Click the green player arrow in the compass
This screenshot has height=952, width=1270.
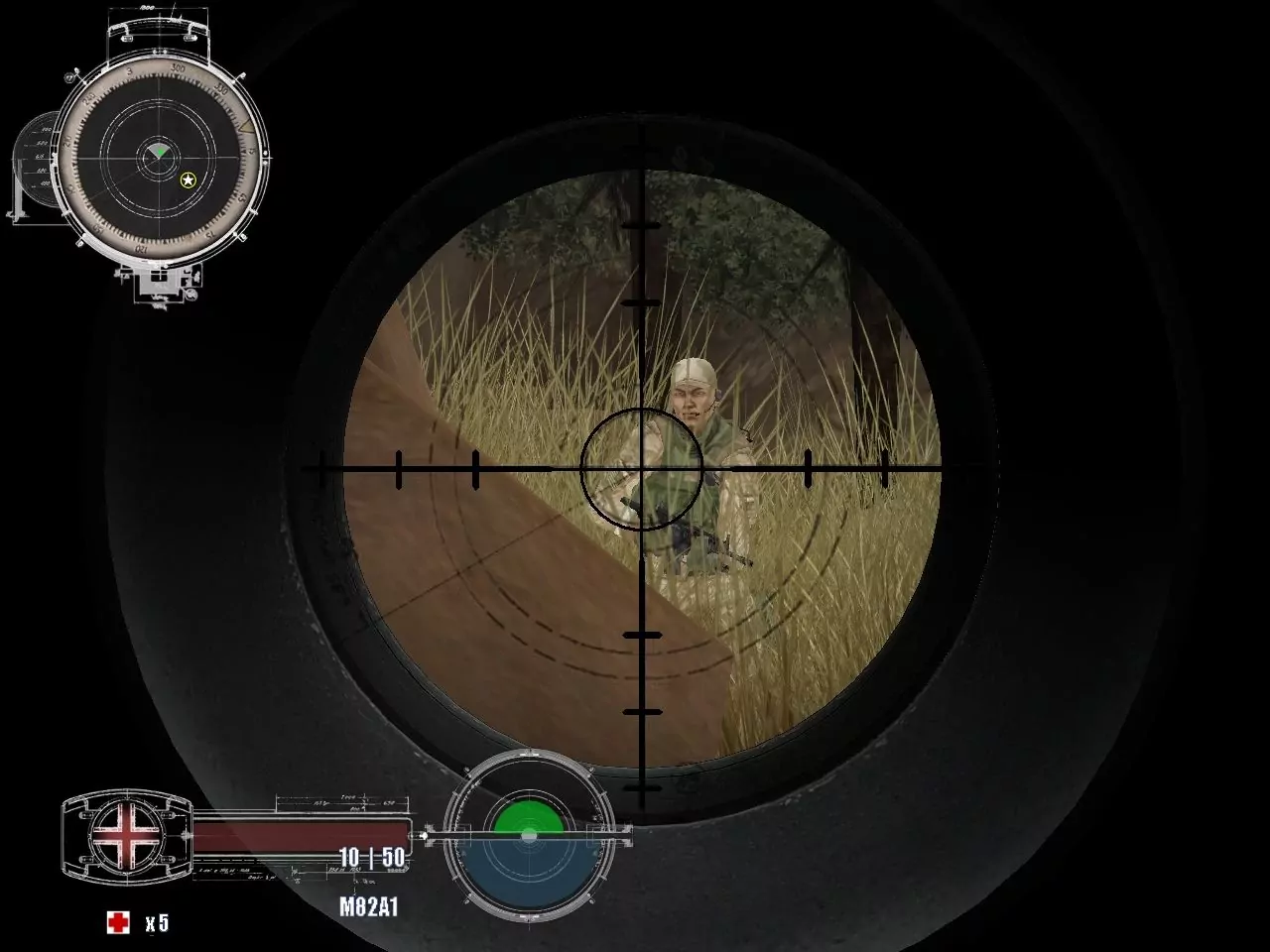point(161,152)
